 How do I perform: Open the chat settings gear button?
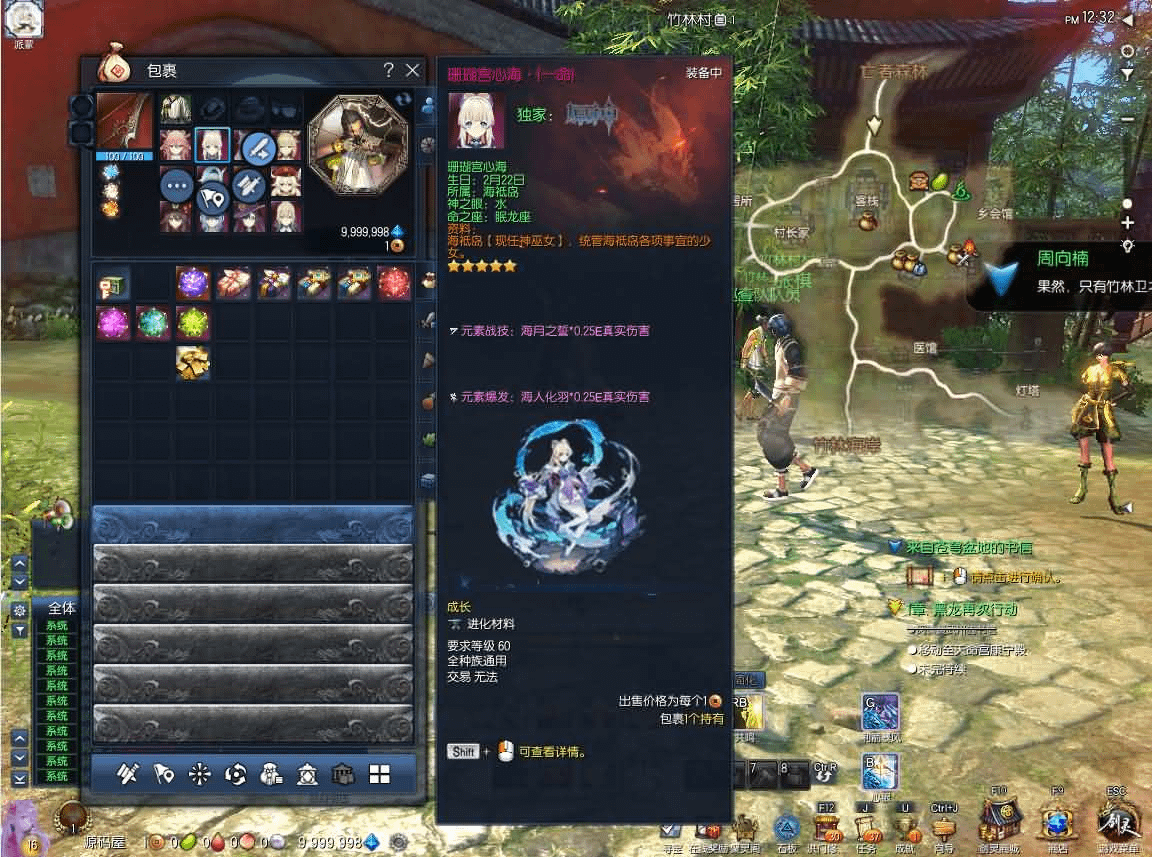[19, 609]
